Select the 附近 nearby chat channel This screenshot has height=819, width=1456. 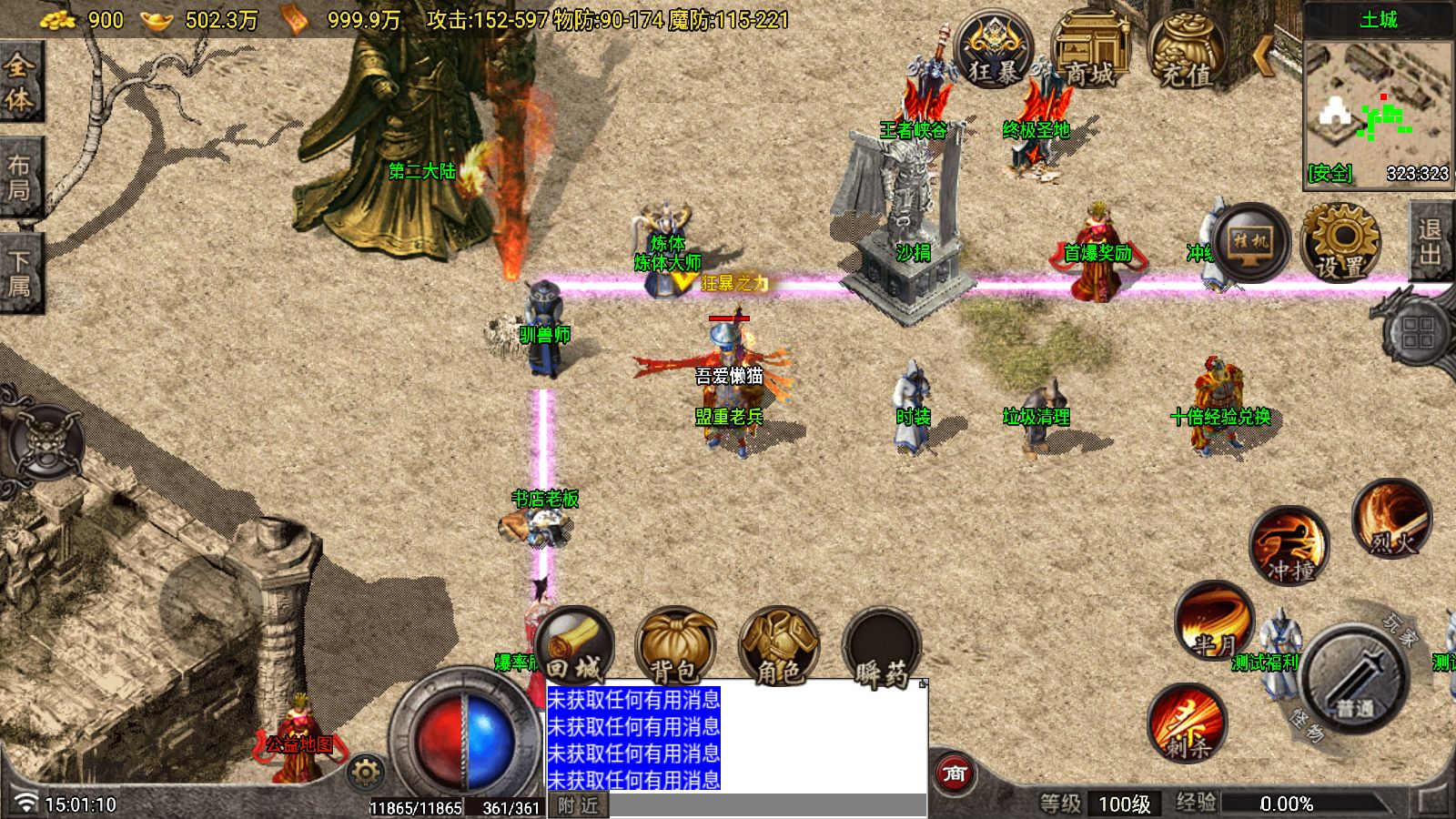tap(578, 805)
